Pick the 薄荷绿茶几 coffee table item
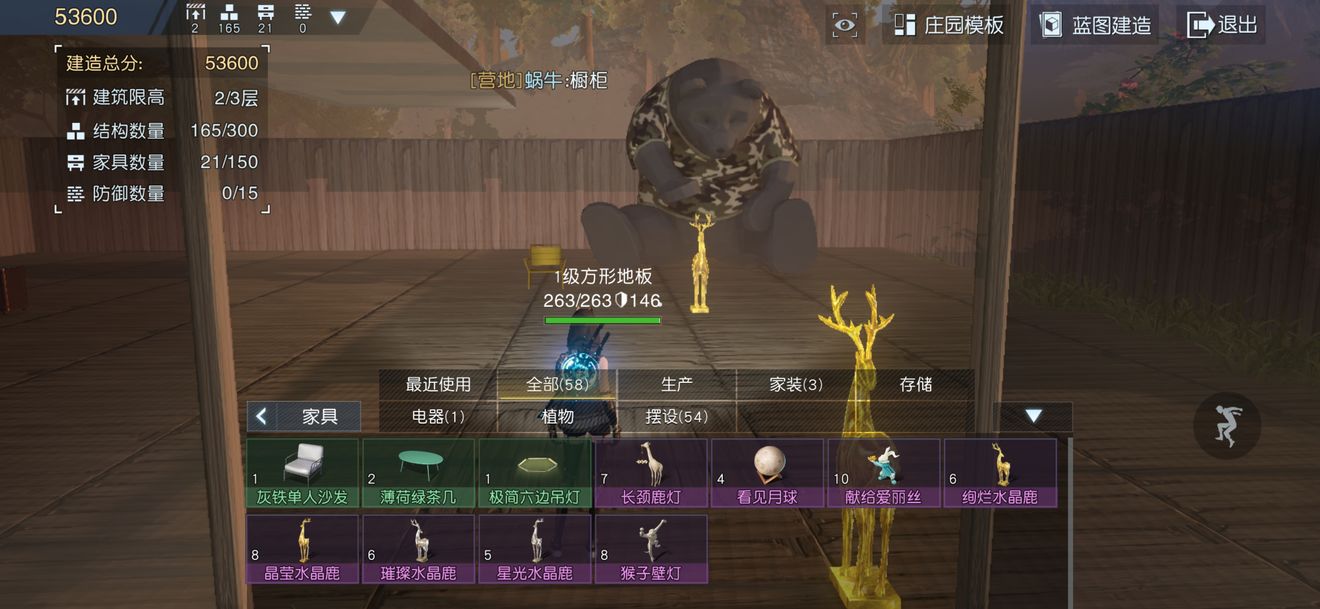The image size is (1320, 609). [419, 472]
